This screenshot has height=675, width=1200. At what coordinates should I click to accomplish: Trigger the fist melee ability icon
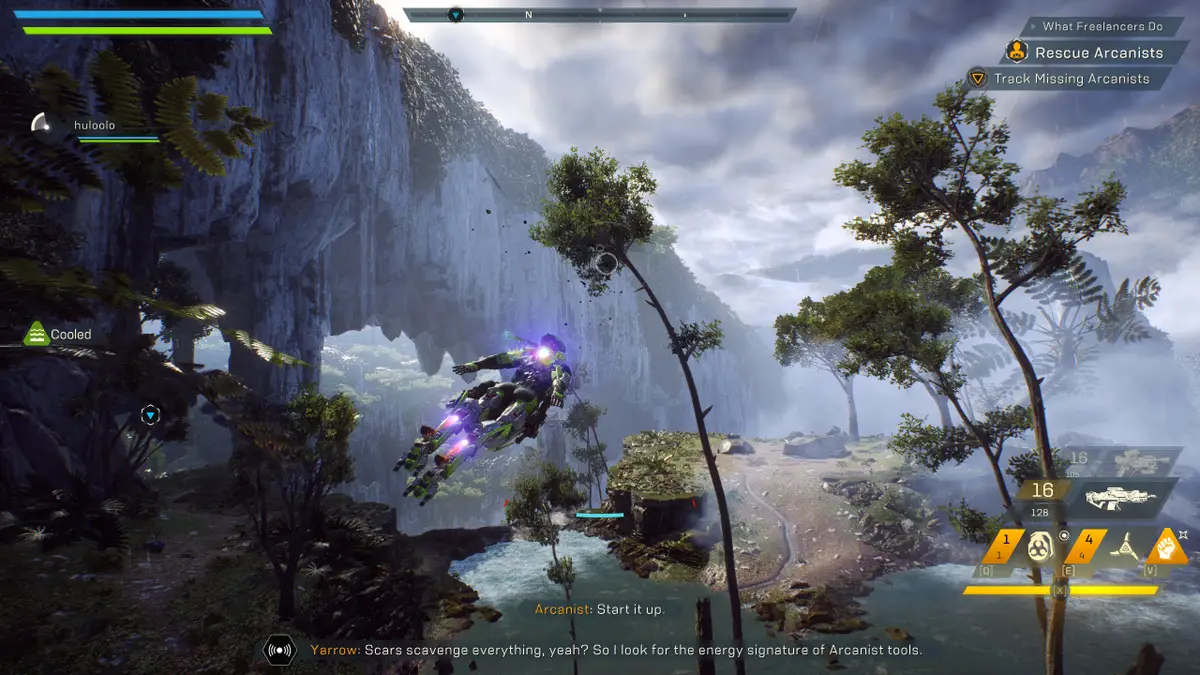[x=1165, y=546]
